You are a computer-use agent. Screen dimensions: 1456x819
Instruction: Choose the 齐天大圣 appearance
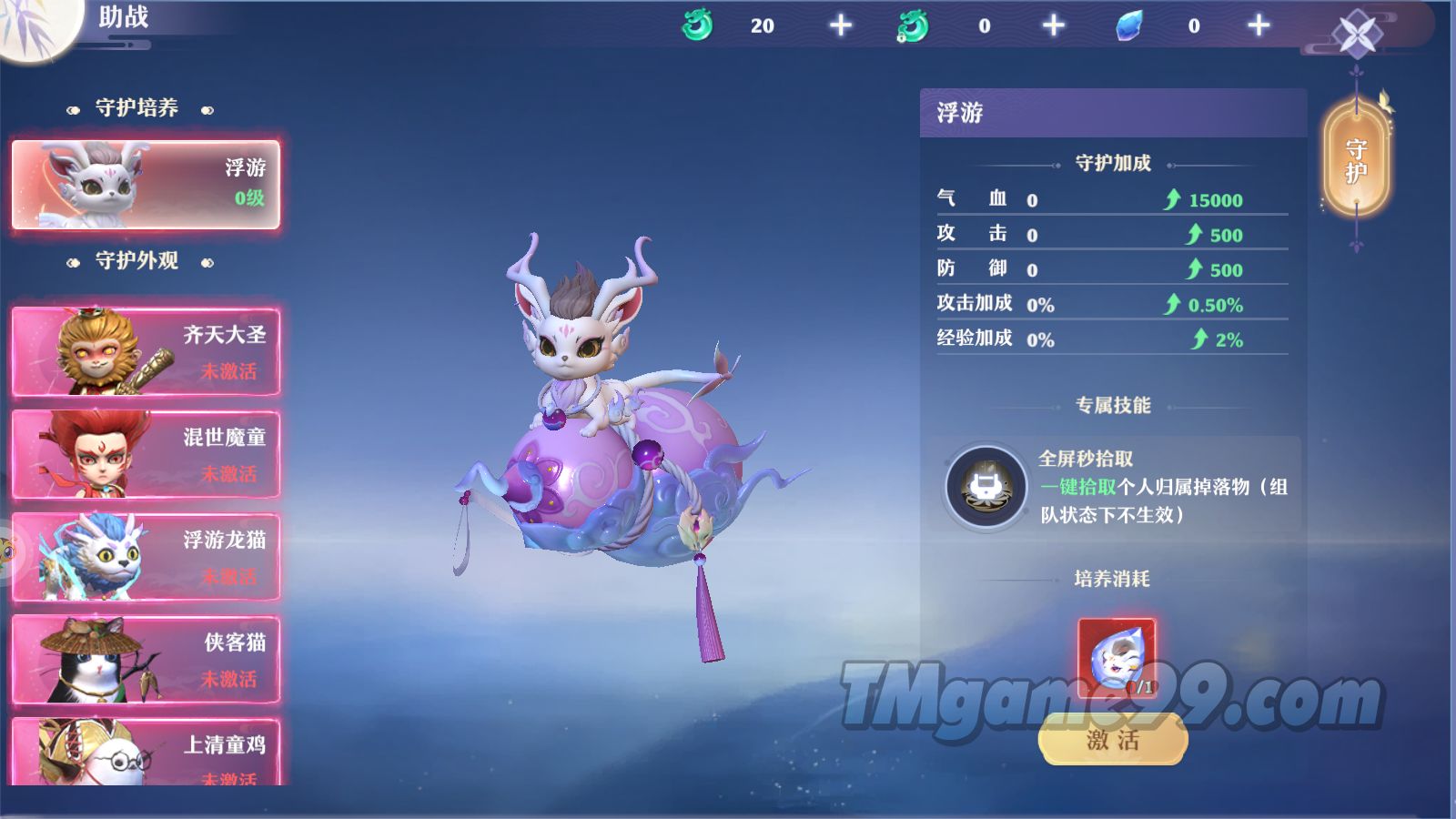(x=146, y=352)
